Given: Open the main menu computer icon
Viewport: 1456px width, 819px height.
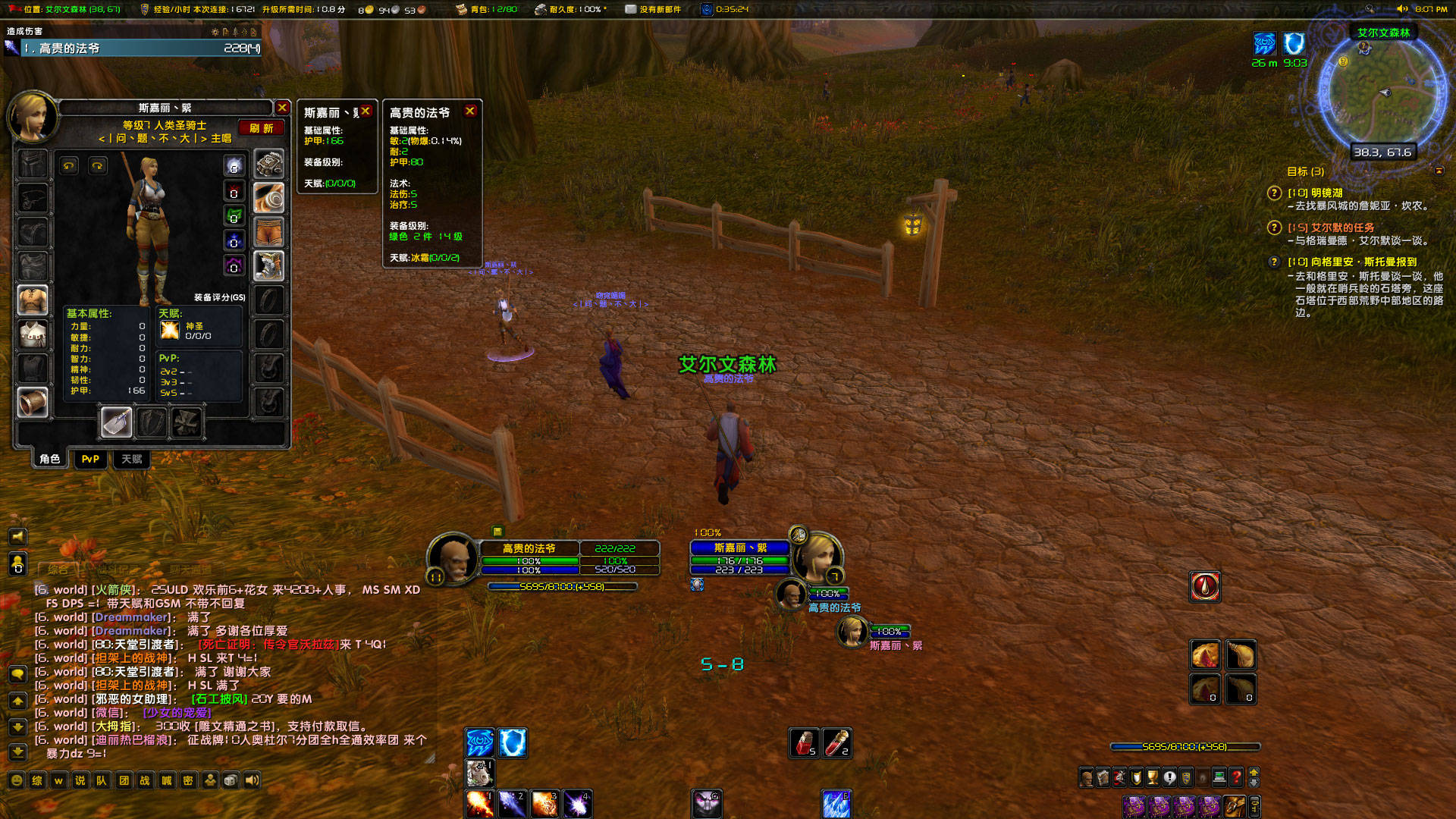Looking at the screenshot, I should coord(1219,777).
